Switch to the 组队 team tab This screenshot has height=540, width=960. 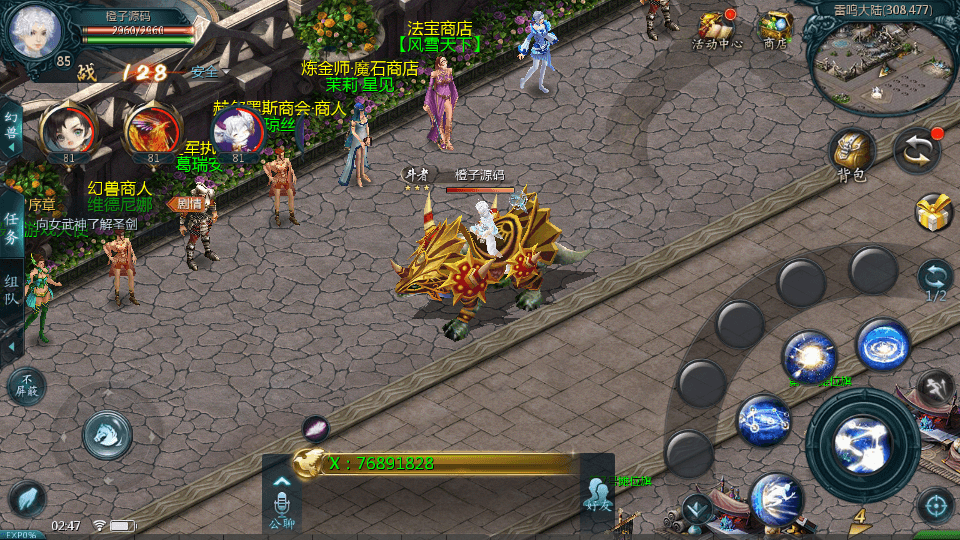pyautogui.click(x=11, y=292)
